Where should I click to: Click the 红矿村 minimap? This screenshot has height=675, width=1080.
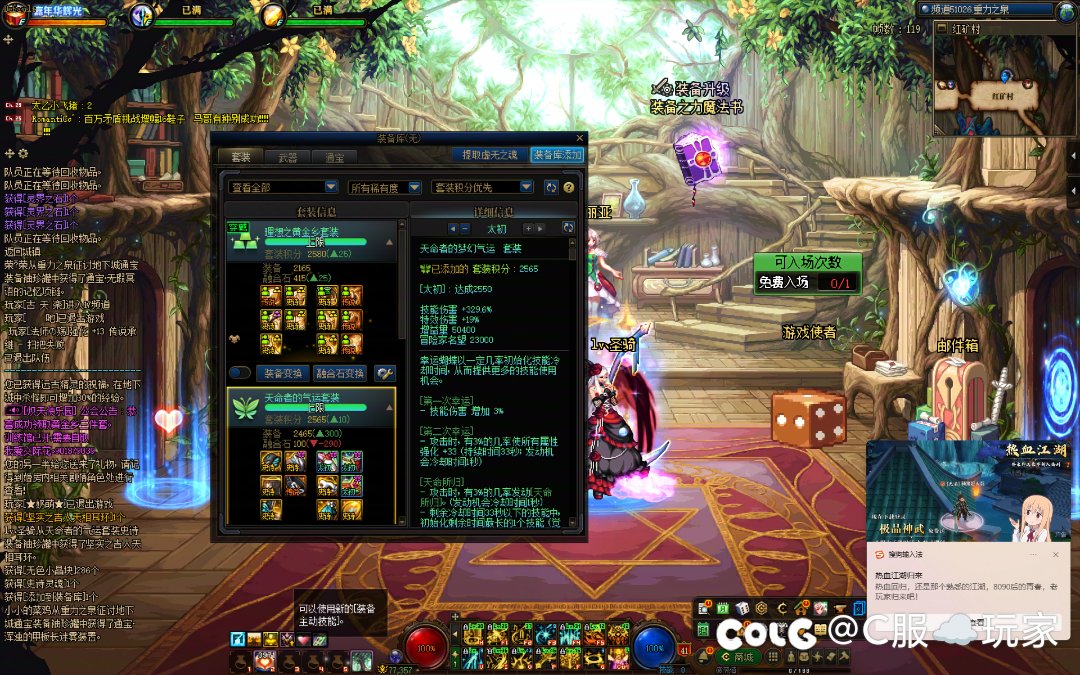1002,86
